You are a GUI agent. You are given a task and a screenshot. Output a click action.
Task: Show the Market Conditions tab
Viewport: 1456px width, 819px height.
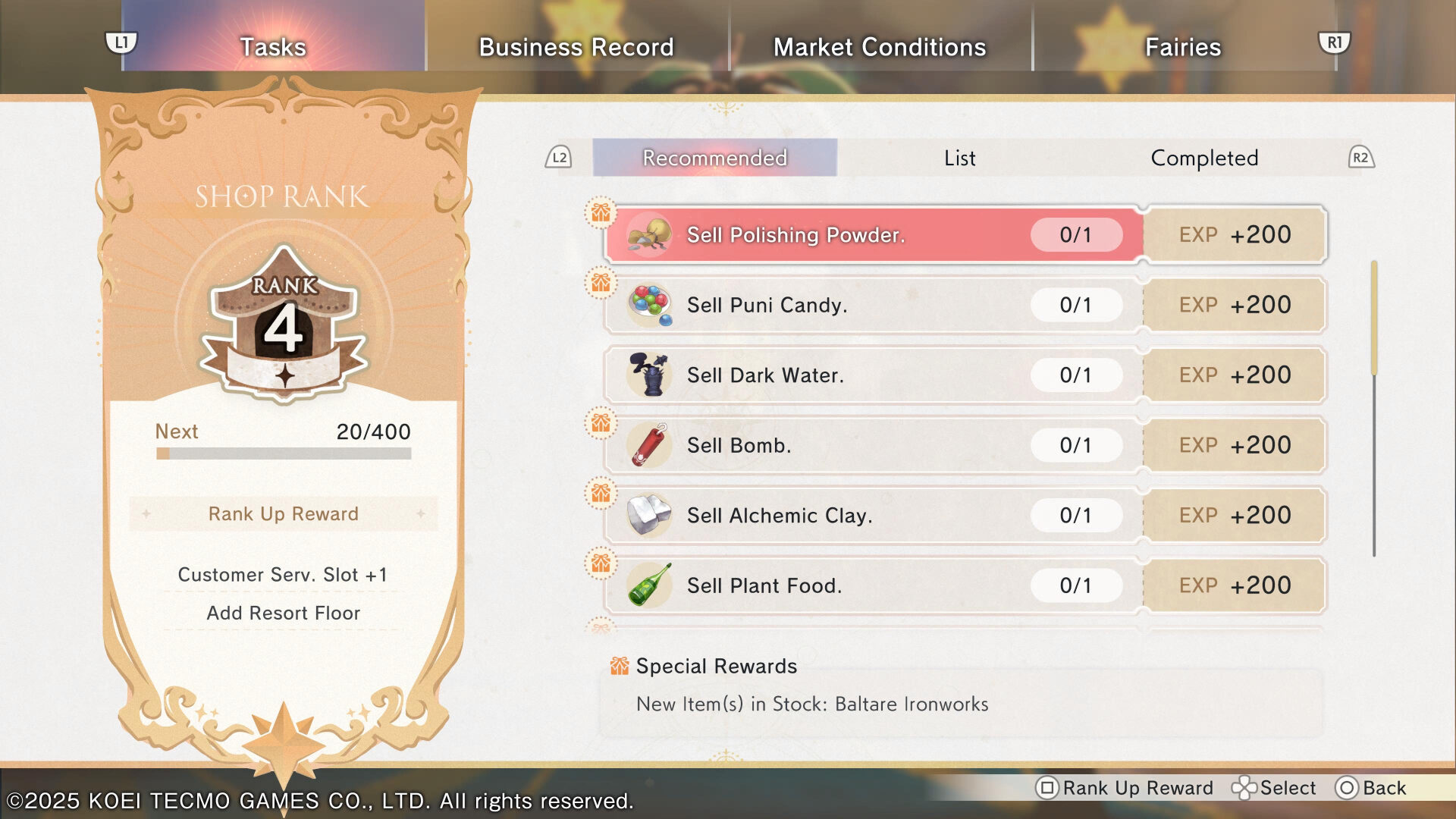[x=880, y=47]
